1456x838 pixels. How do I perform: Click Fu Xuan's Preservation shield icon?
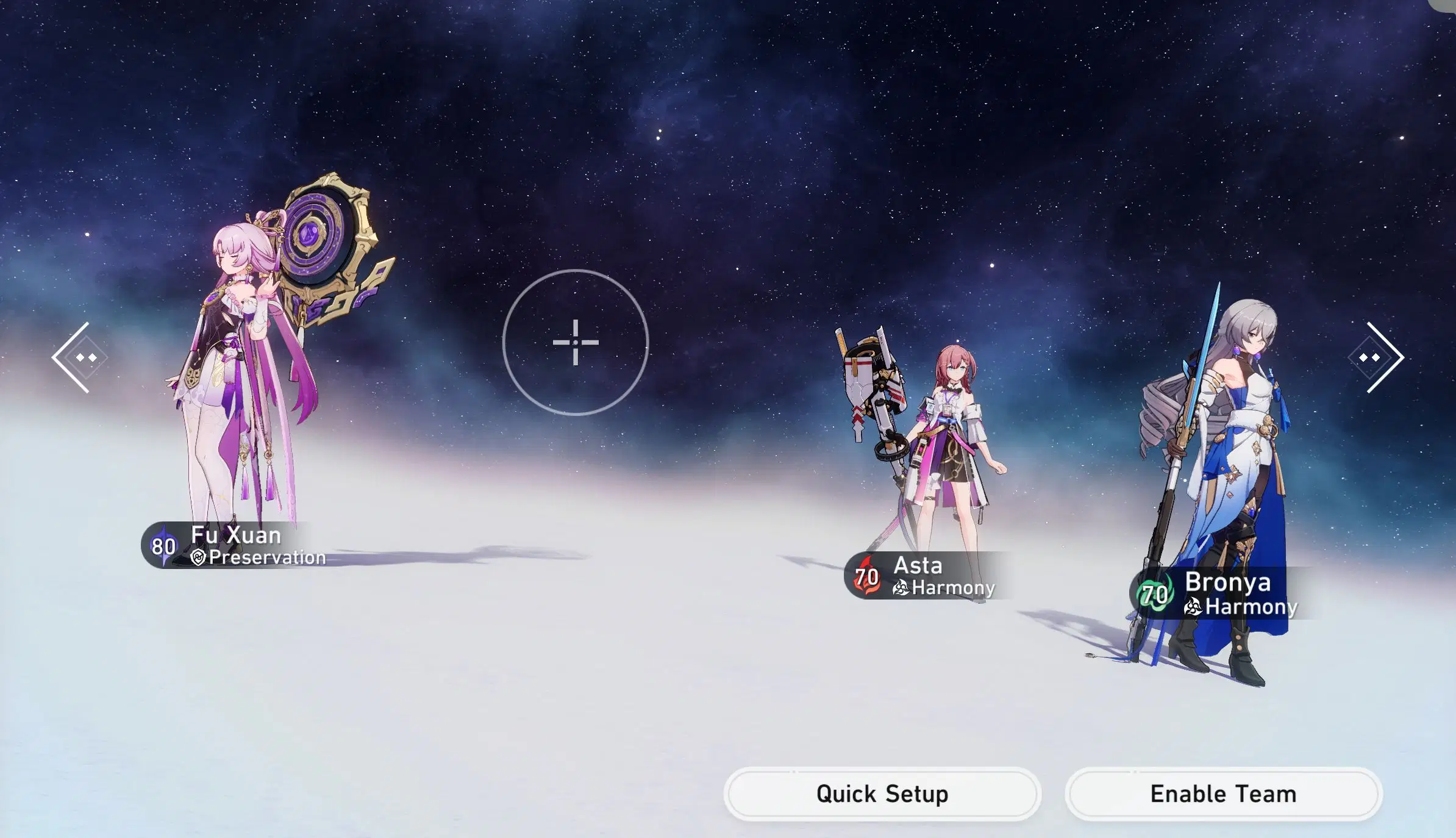click(x=199, y=557)
